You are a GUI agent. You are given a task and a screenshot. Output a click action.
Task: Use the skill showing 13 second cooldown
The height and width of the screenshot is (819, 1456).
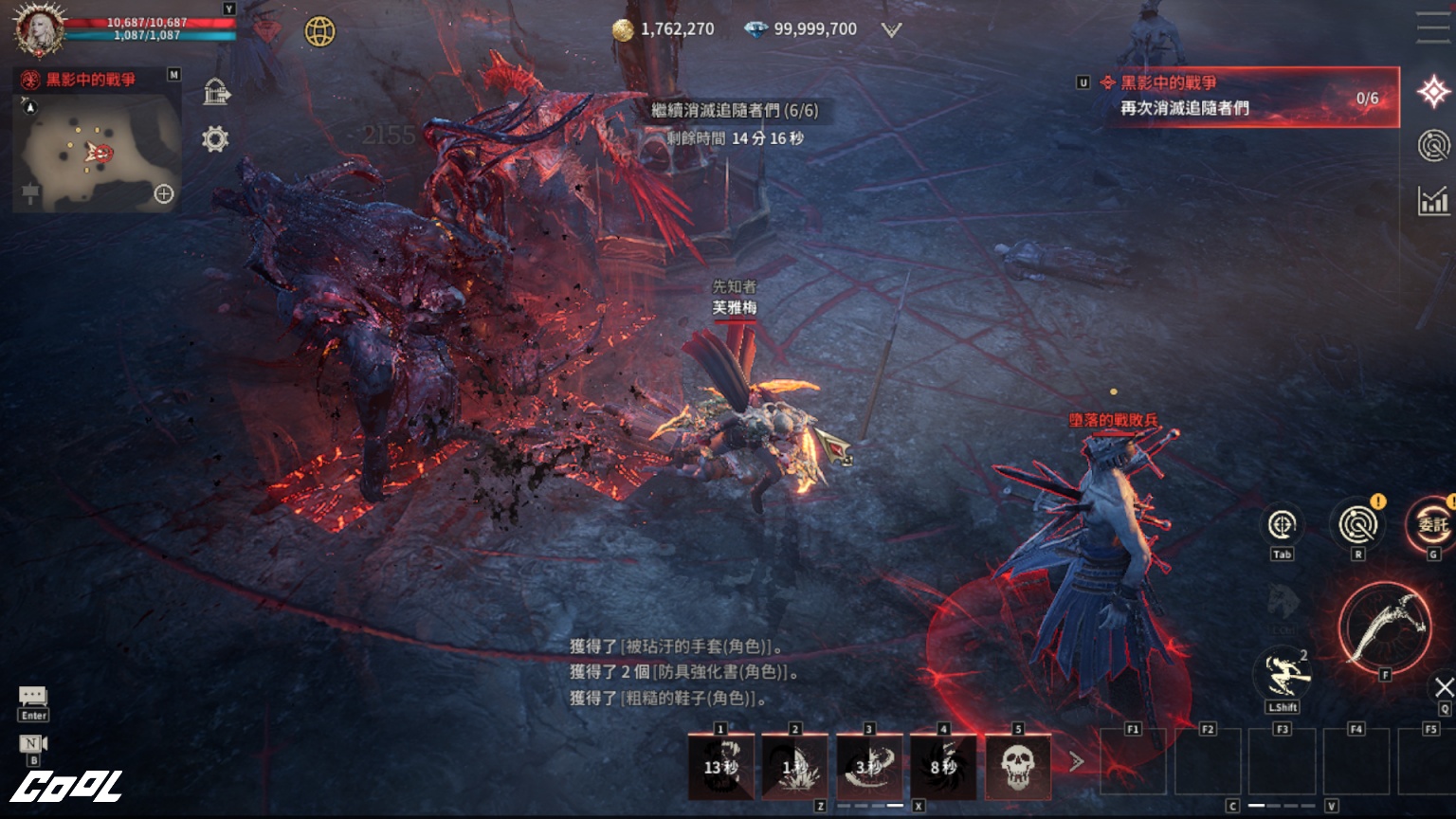click(x=720, y=766)
